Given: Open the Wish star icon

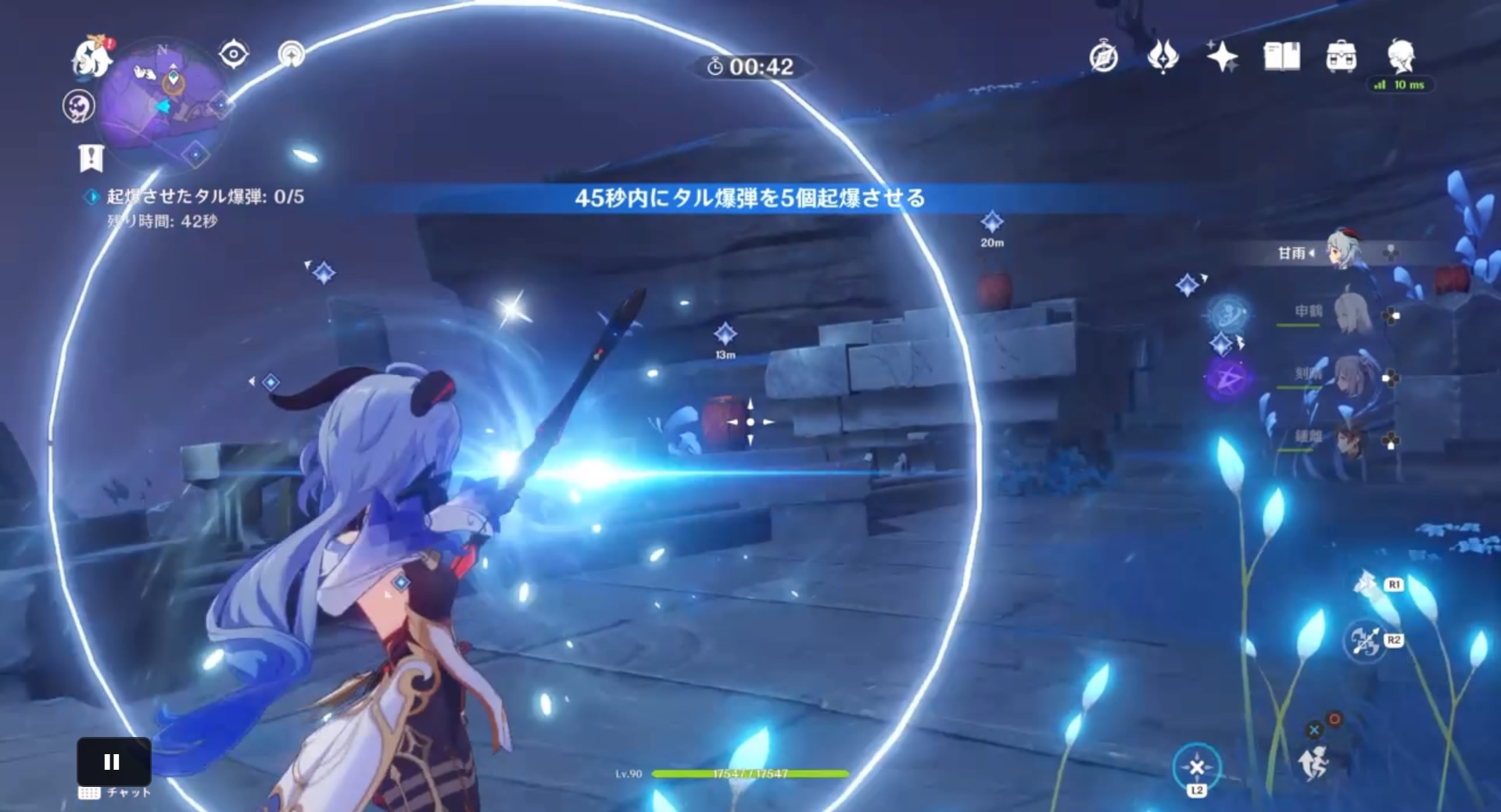Looking at the screenshot, I should (1224, 57).
